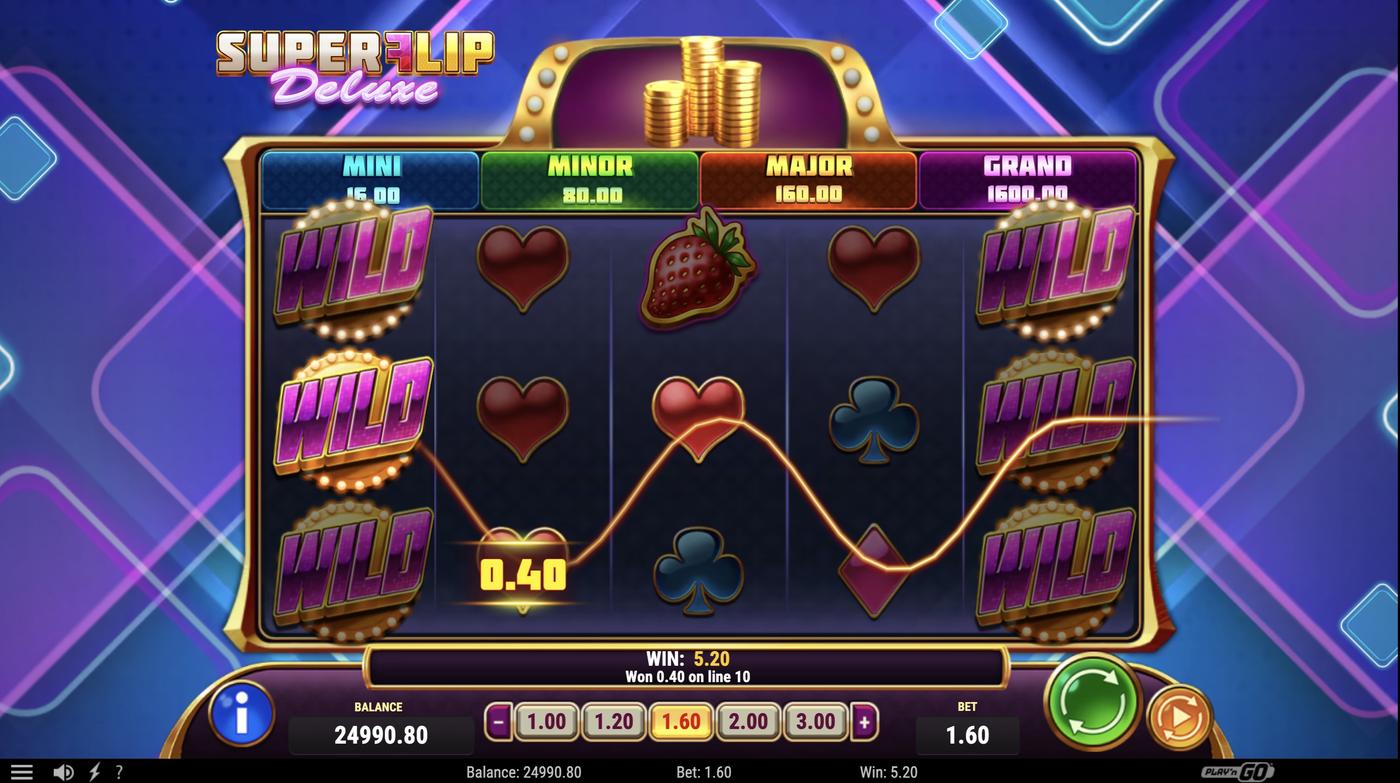Select the GRAND jackpot tab
This screenshot has height=783, width=1400.
point(1027,178)
